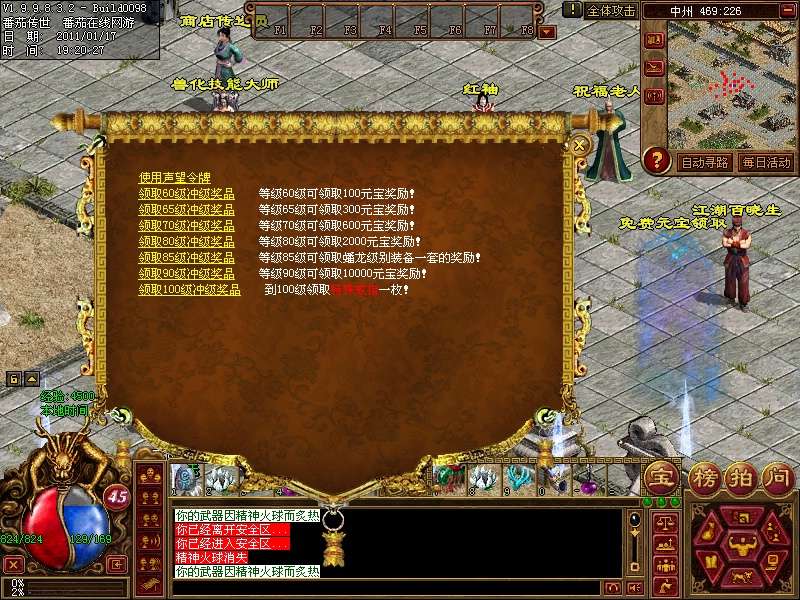Open the 宝 treasure shop button
This screenshot has width=800, height=600.
[660, 476]
